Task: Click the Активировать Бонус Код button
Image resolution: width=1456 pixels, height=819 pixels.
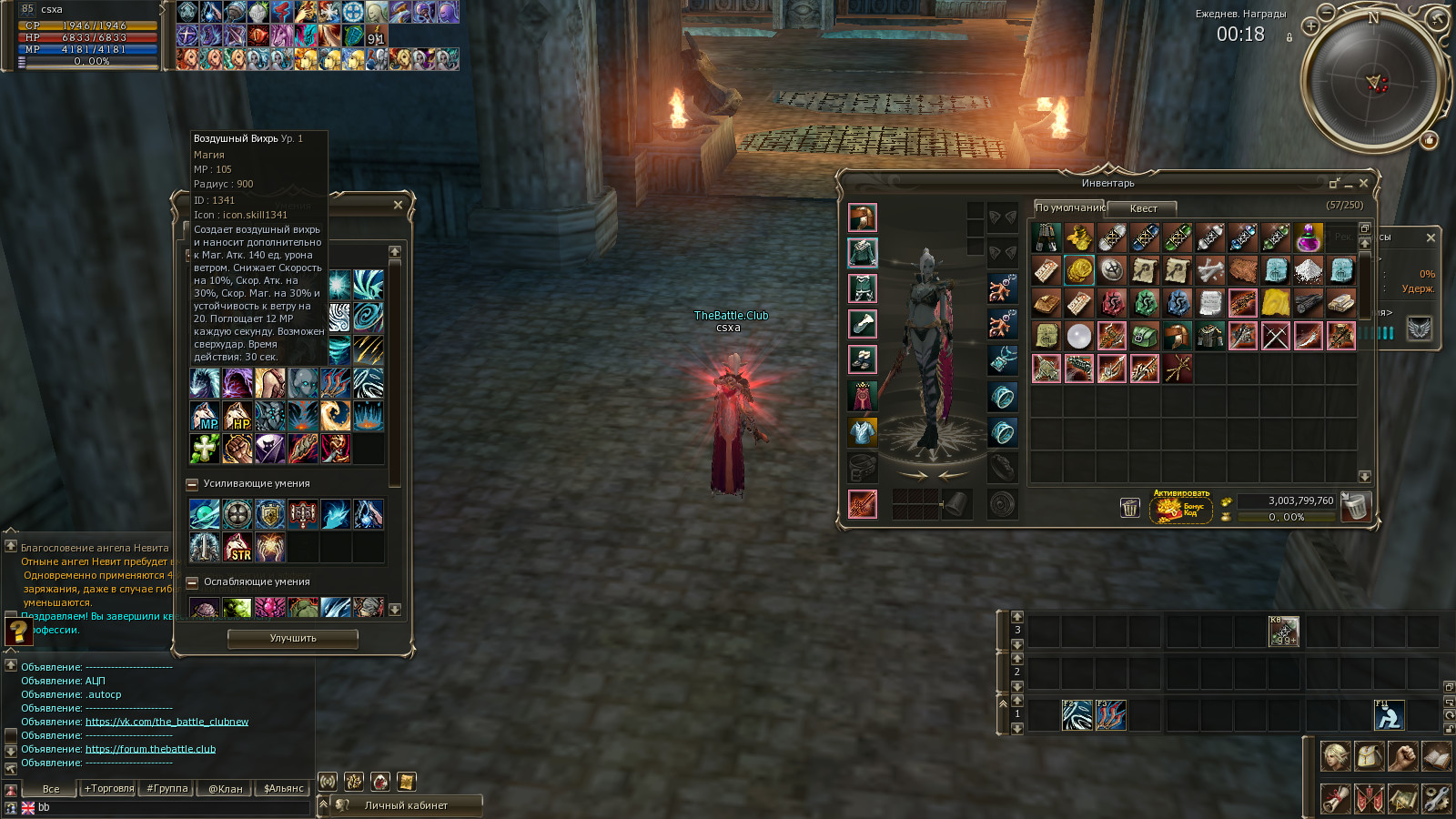Action: (x=1181, y=506)
